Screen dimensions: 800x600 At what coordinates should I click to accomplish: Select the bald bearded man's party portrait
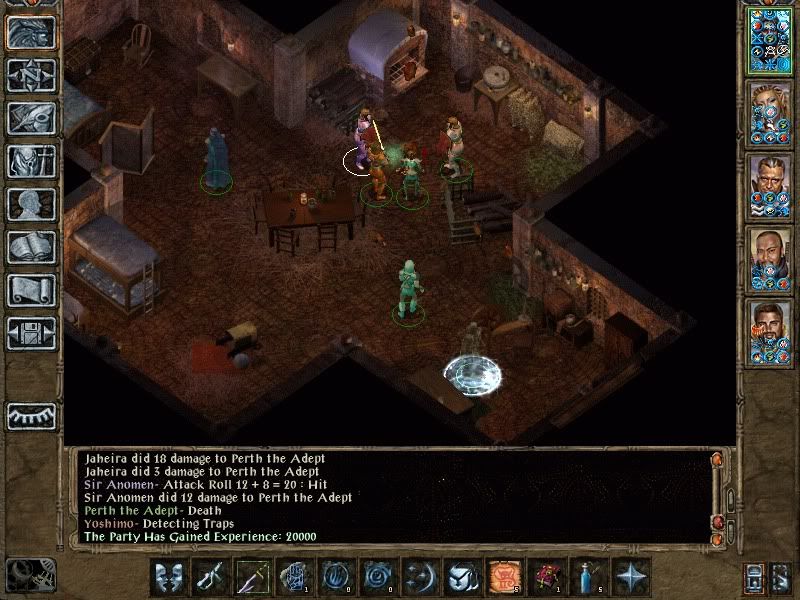770,260
